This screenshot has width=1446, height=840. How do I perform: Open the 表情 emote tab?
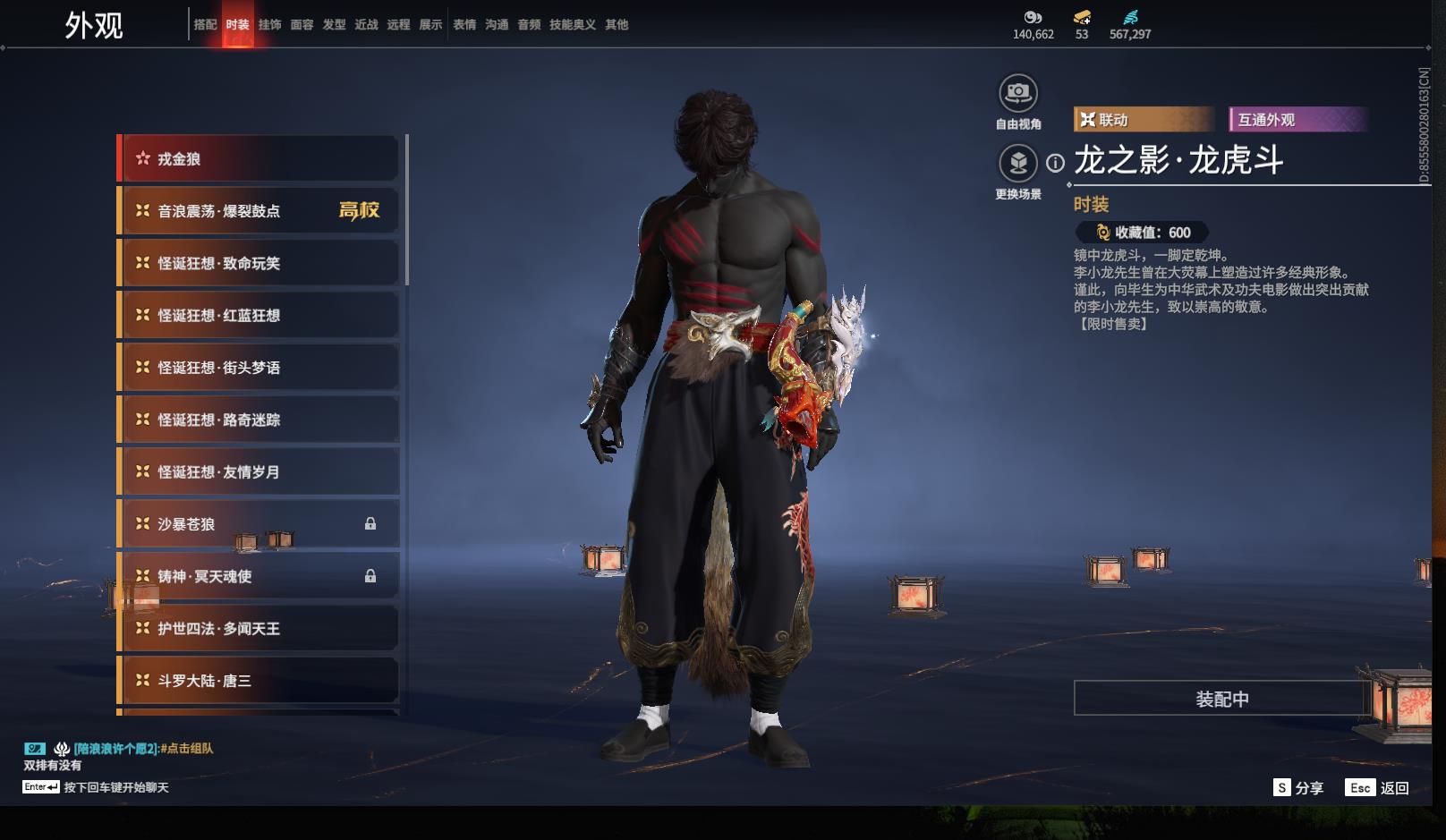464,25
